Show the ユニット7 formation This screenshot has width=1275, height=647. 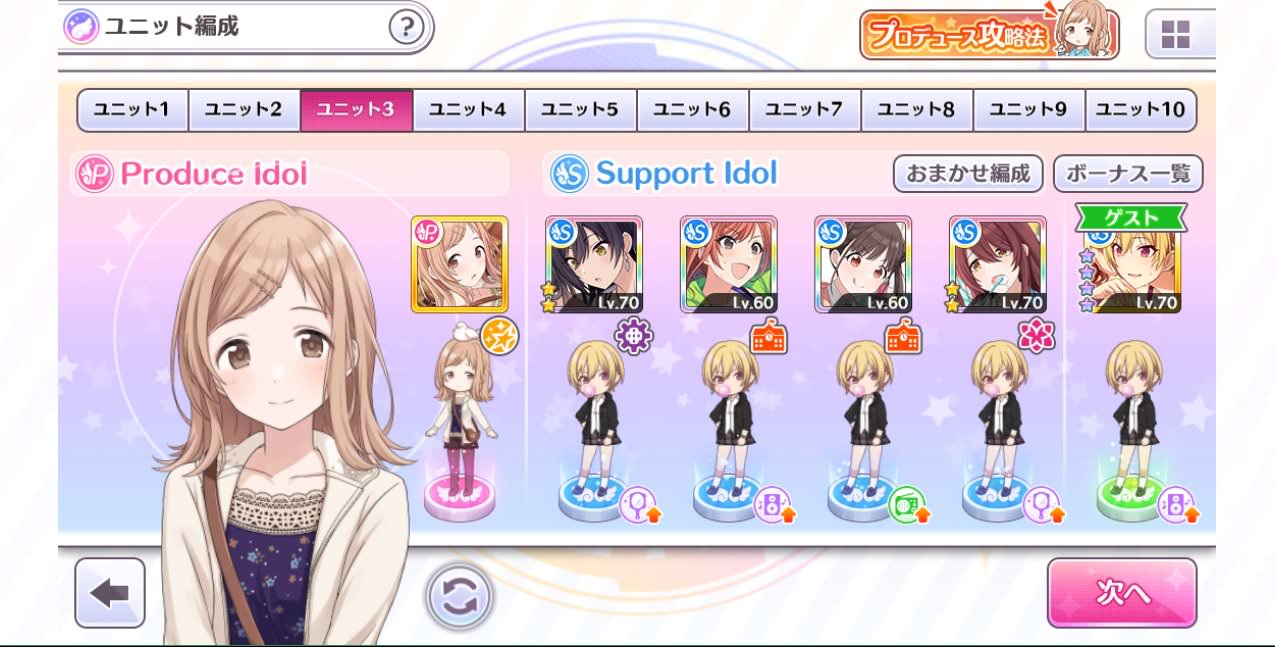click(x=804, y=110)
